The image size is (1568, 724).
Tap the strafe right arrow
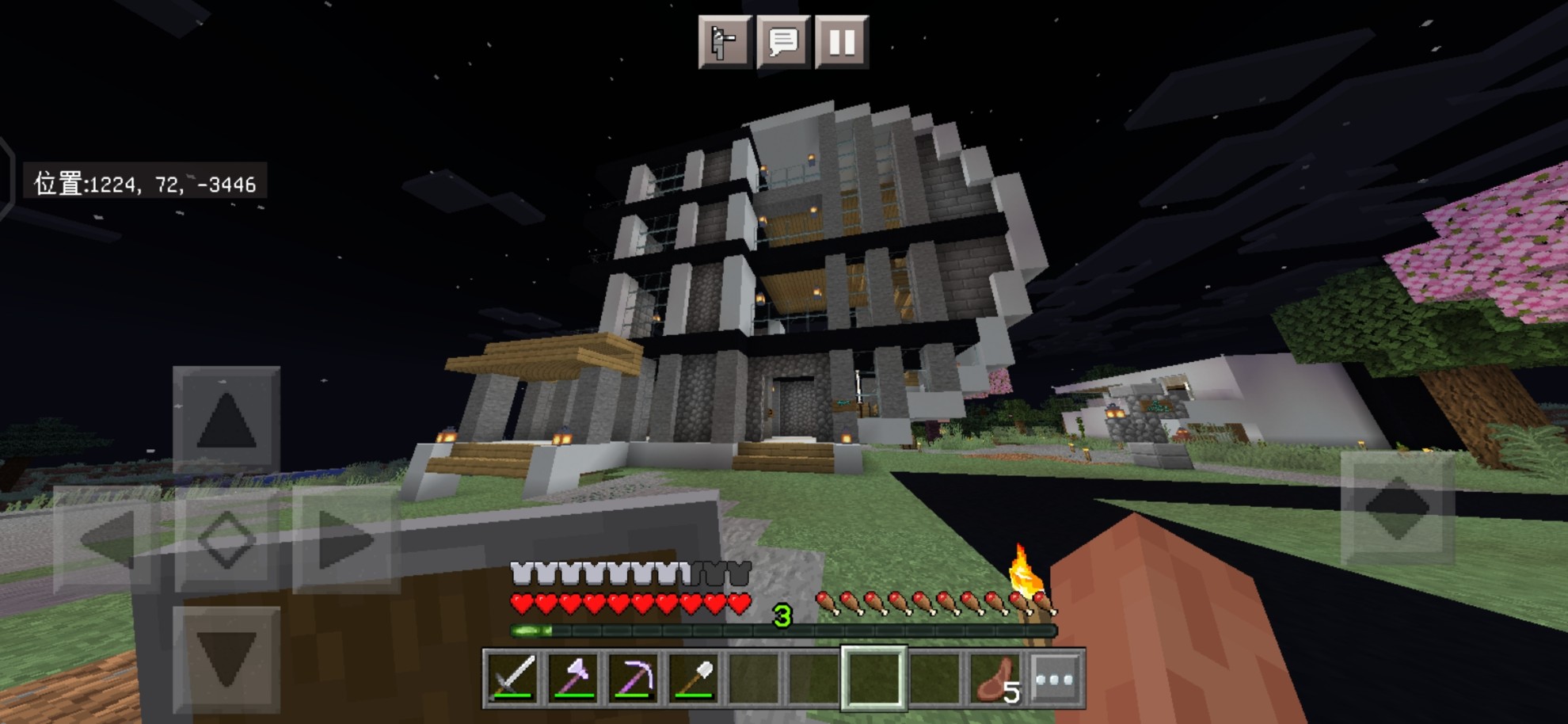tap(346, 539)
